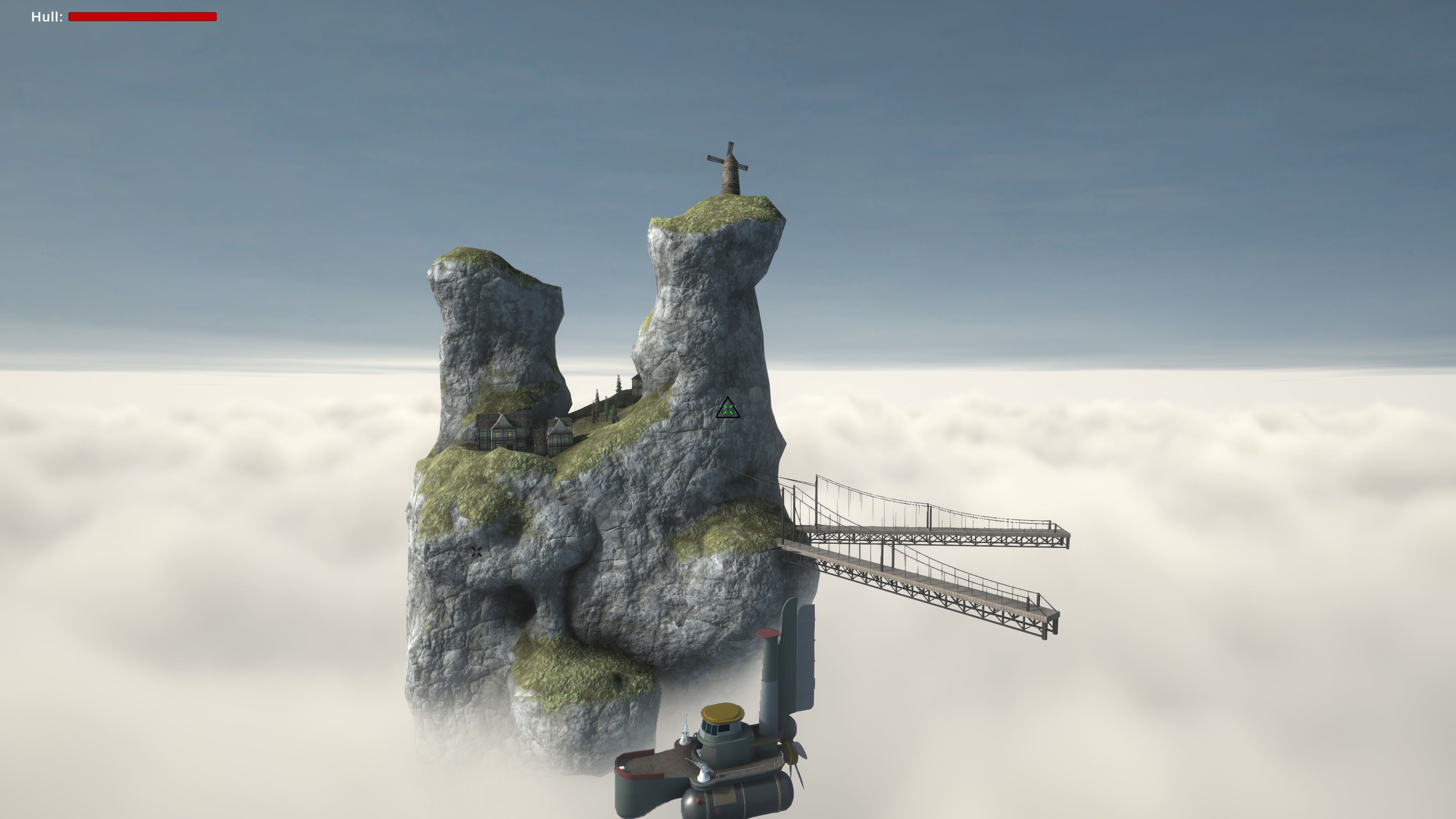Click the Hull: text label
Screen dimensions: 1456x819
46,16
